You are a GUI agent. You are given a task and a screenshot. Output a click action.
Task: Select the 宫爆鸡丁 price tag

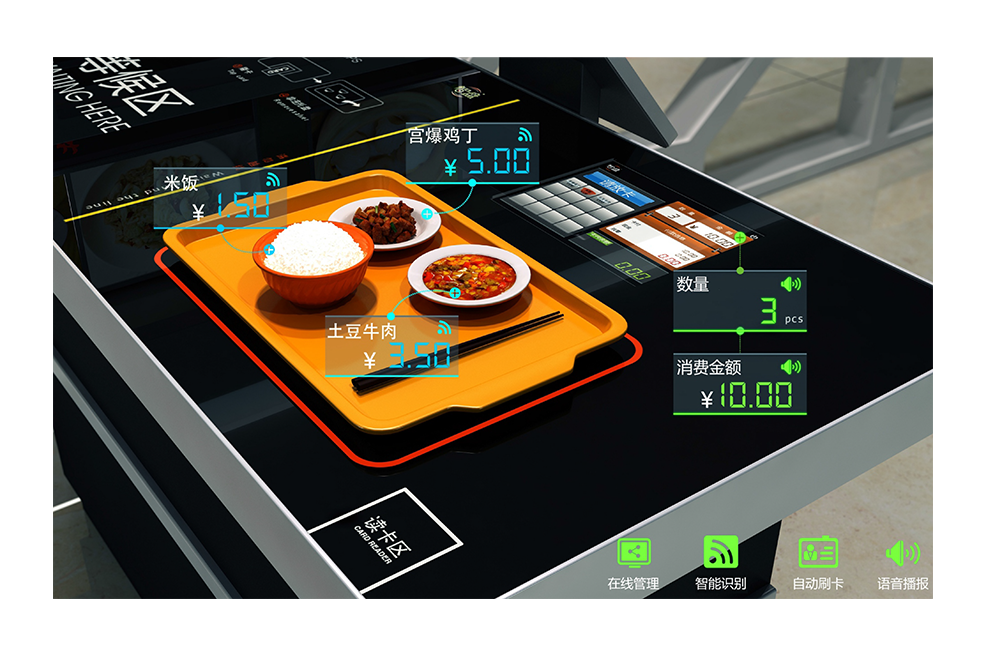pos(472,153)
